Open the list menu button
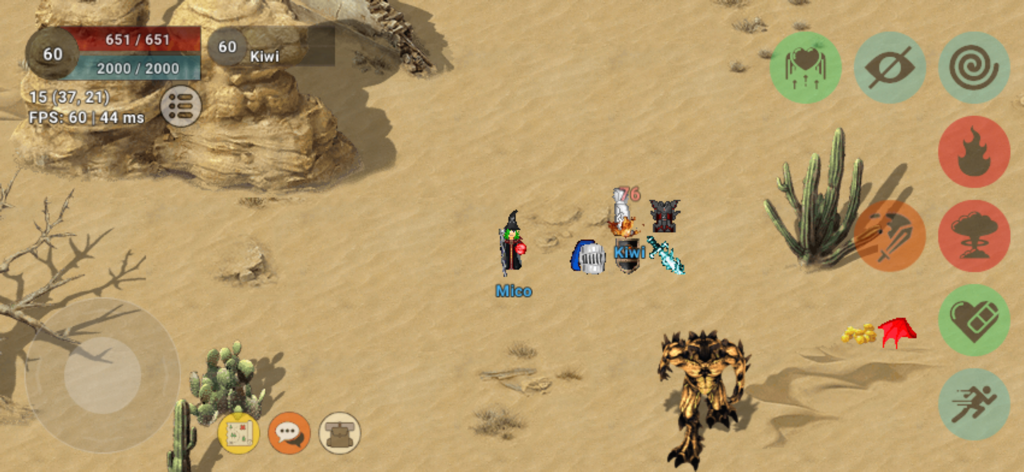Screen dimensions: 1024x472 [x=181, y=106]
